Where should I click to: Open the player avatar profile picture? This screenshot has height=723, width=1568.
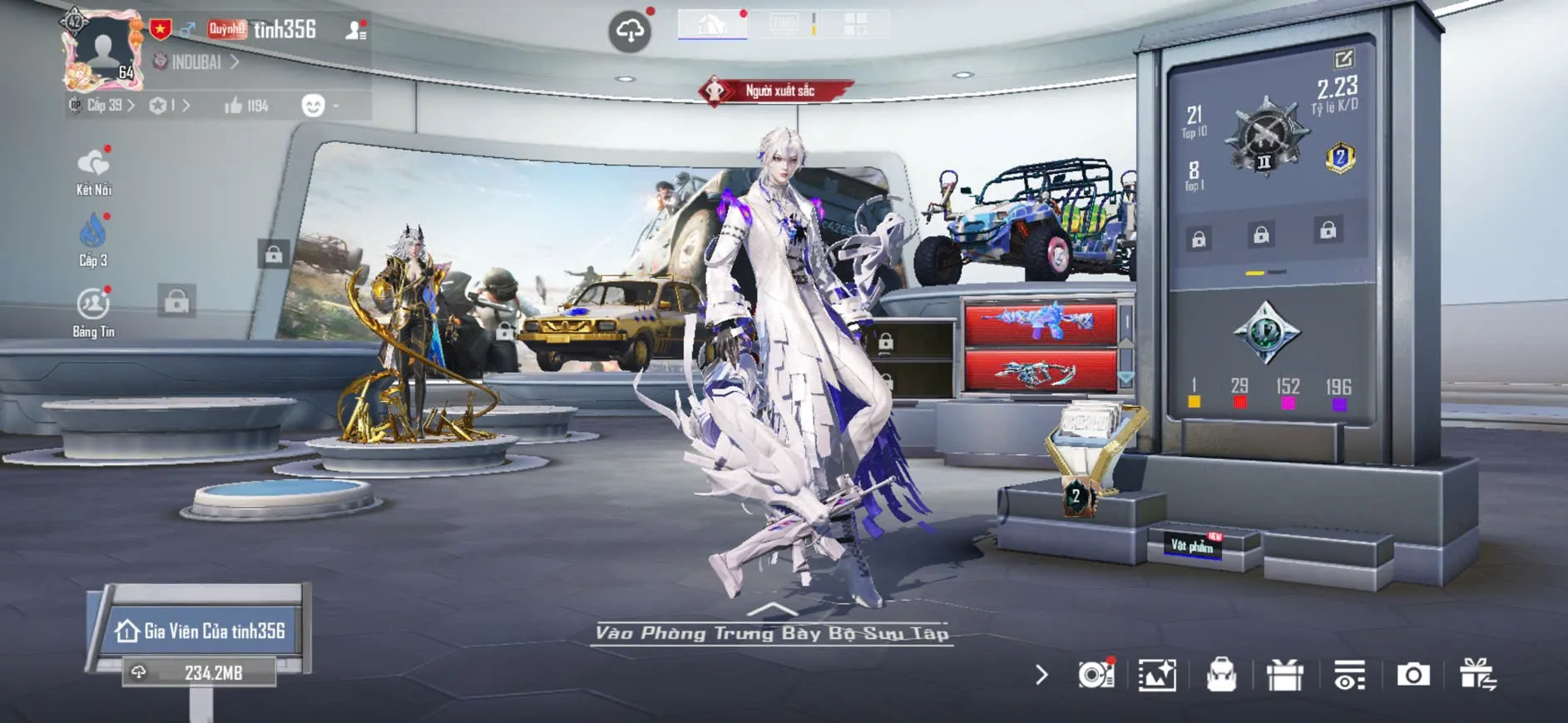102,50
